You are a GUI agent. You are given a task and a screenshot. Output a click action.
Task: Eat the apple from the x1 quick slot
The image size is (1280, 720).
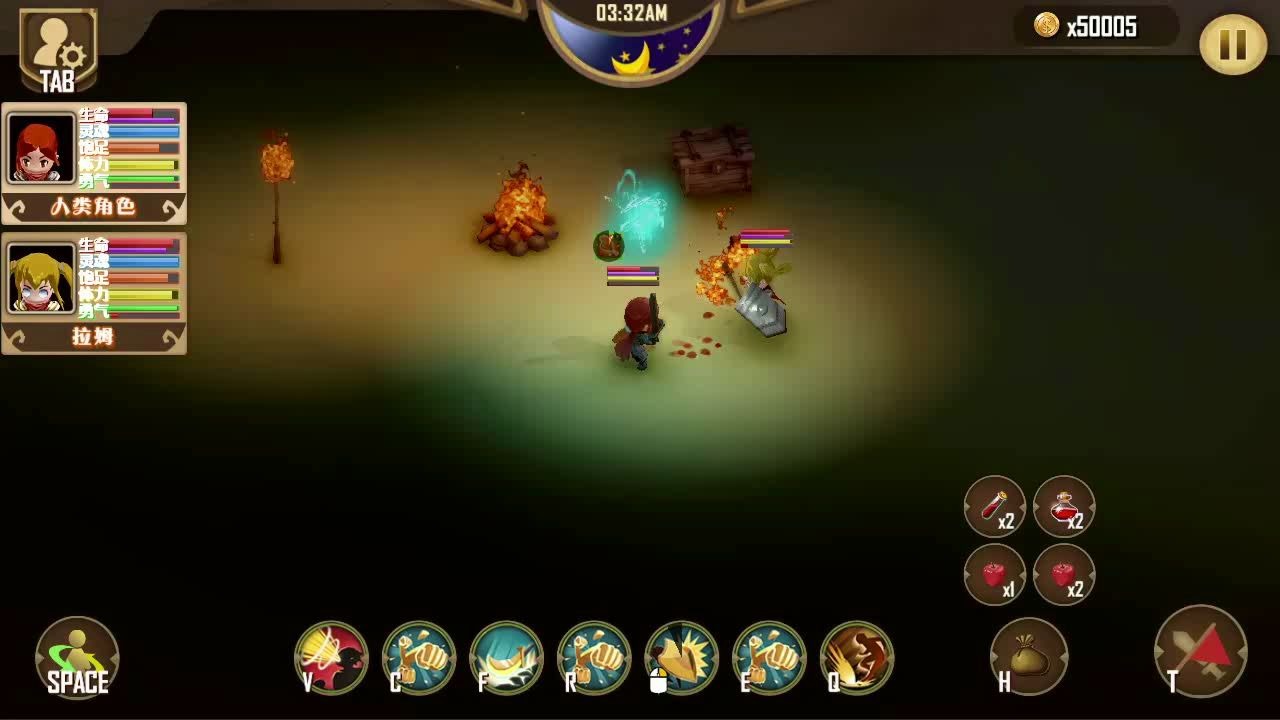click(x=995, y=575)
